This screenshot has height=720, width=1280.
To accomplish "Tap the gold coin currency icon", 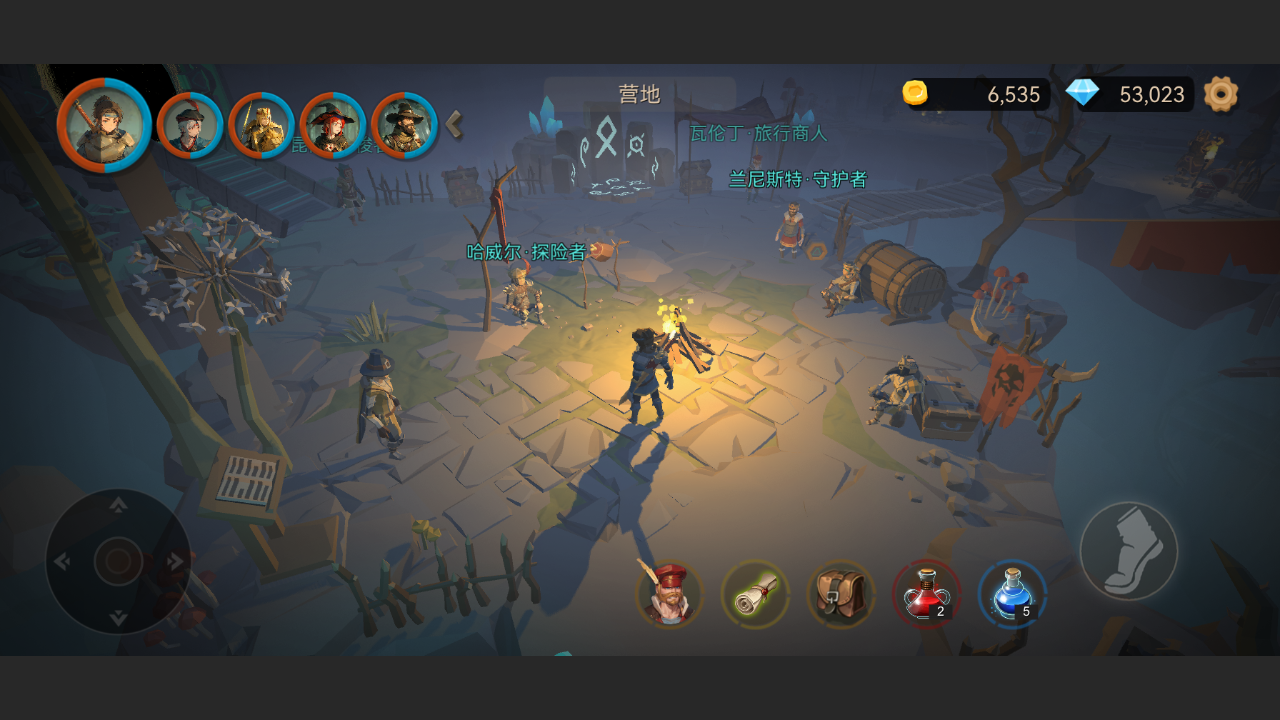I will pyautogui.click(x=915, y=94).
